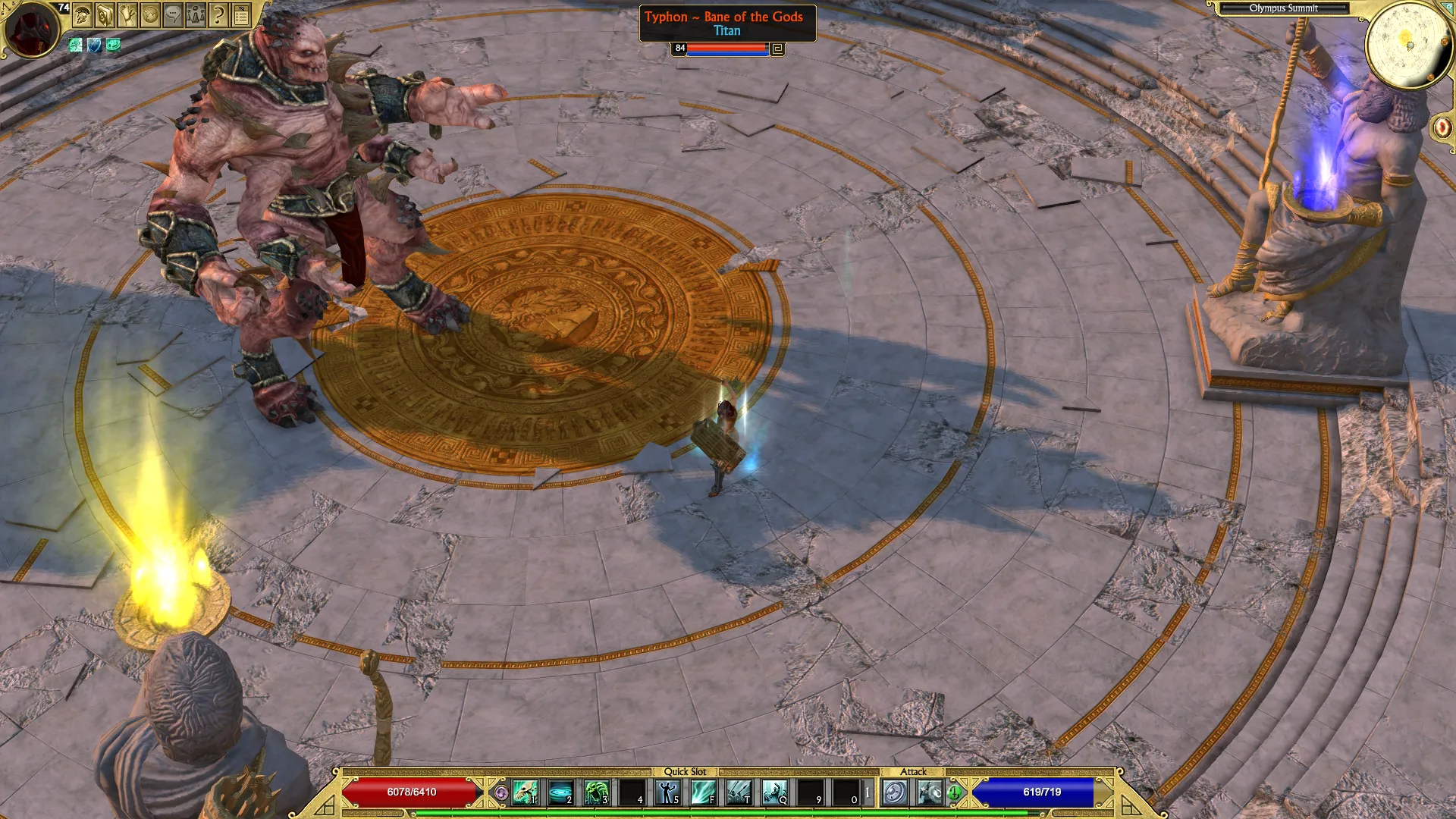1456x819 pixels.
Task: Open the skills book icon
Action: pyautogui.click(x=105, y=14)
